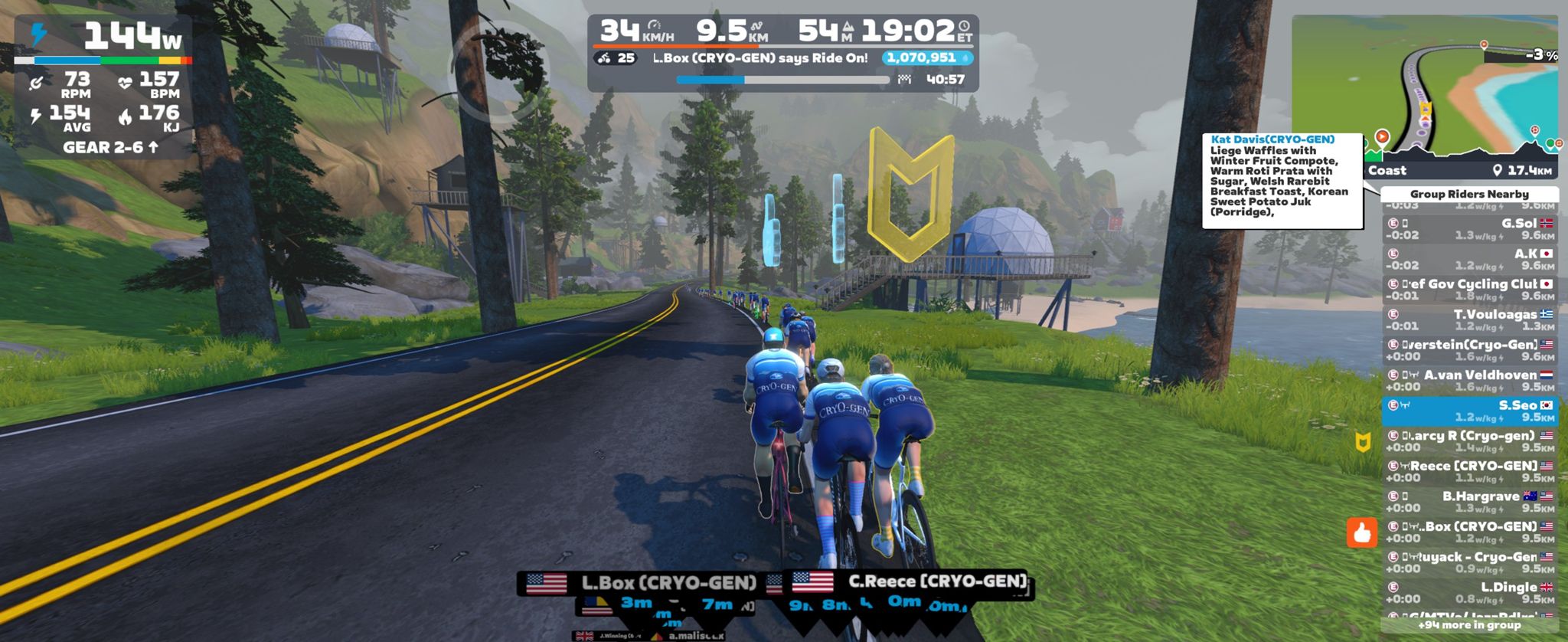This screenshot has height=642, width=1568.
Task: Select B.Hargrave in Group Riders Nearby
Action: (x=1469, y=502)
